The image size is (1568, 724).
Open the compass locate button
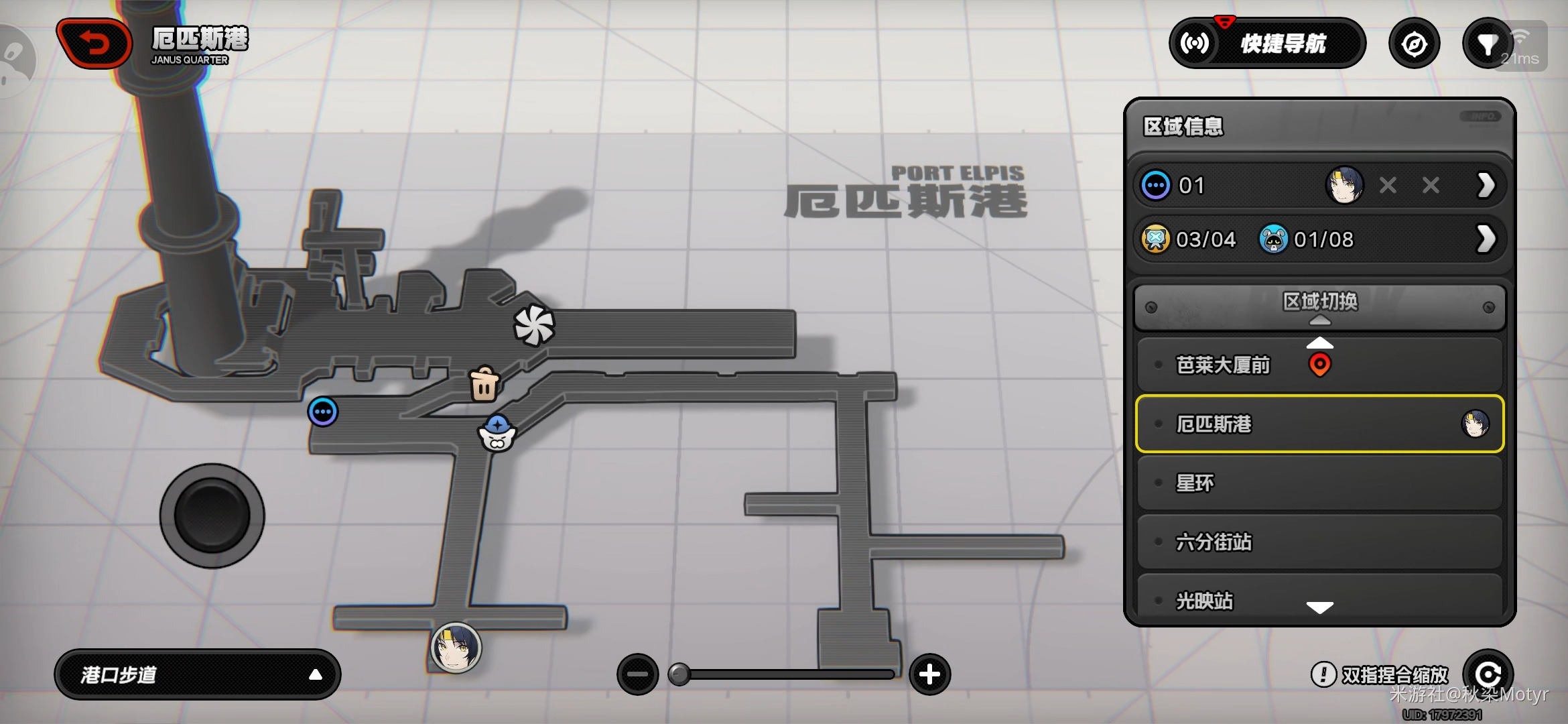coord(1414,44)
